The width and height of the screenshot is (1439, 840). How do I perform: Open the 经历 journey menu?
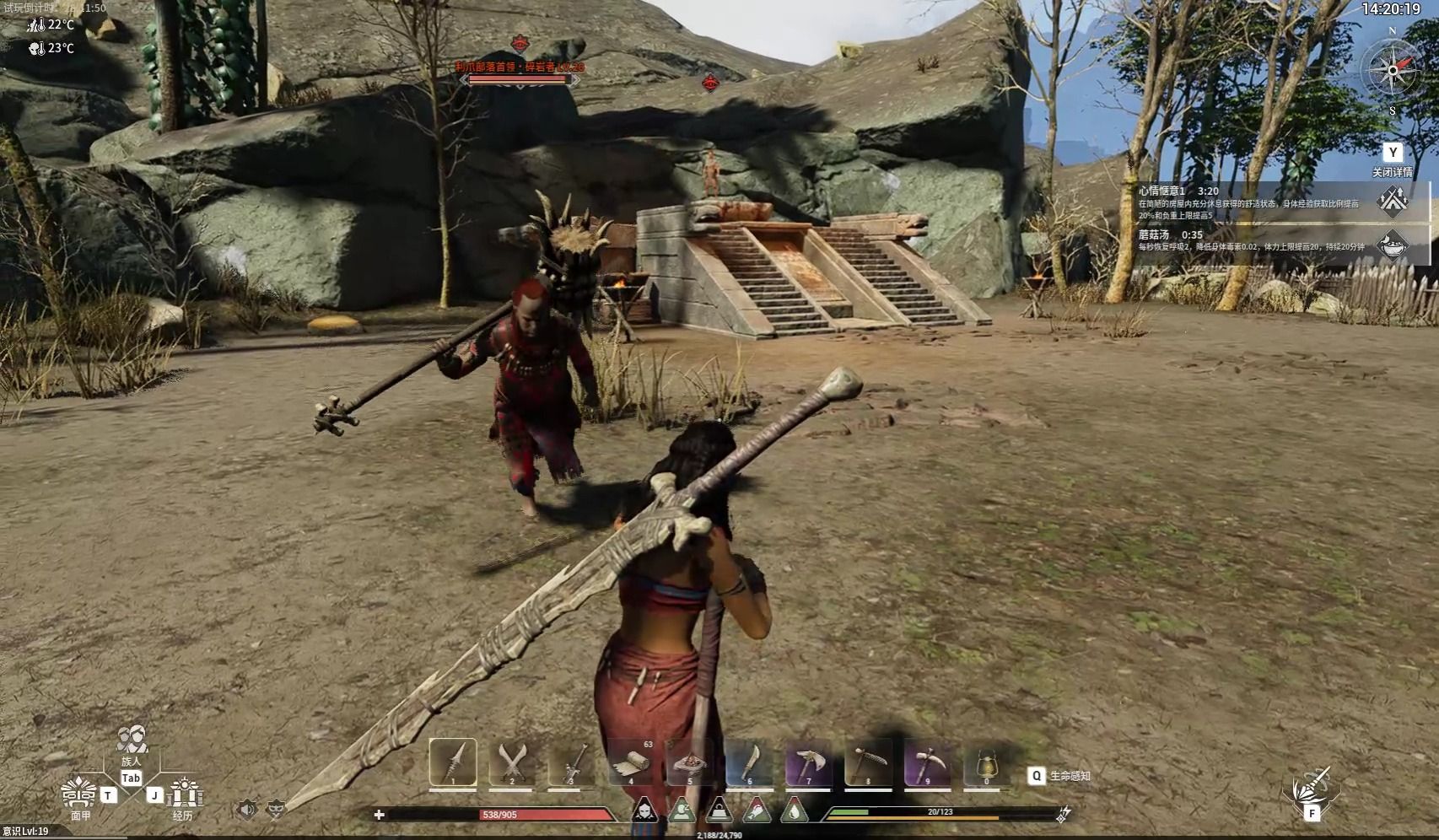[183, 794]
